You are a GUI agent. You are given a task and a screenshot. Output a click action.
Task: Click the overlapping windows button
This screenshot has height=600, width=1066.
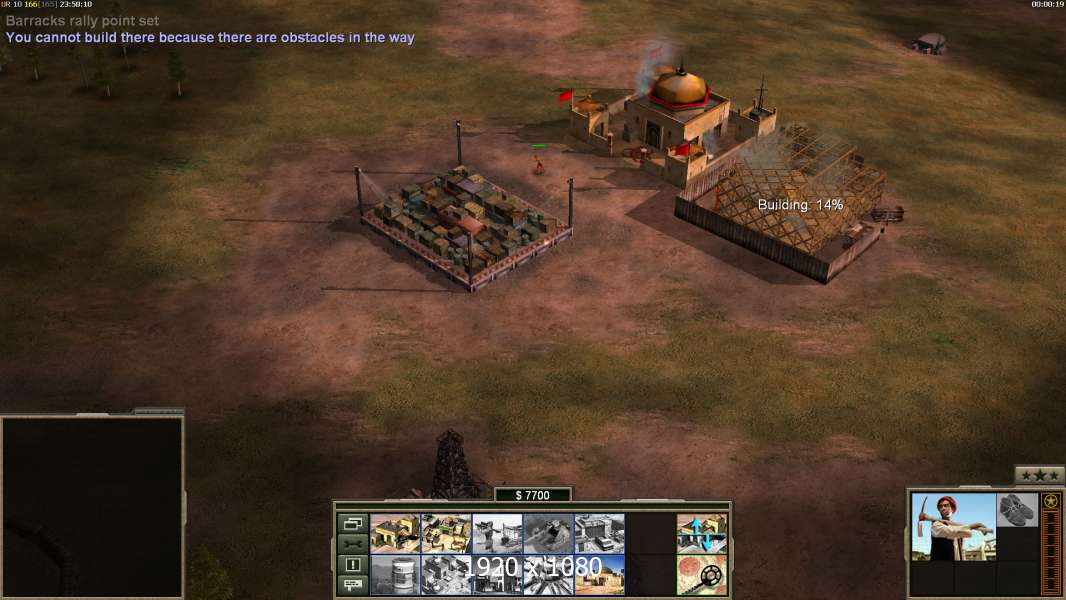(352, 523)
